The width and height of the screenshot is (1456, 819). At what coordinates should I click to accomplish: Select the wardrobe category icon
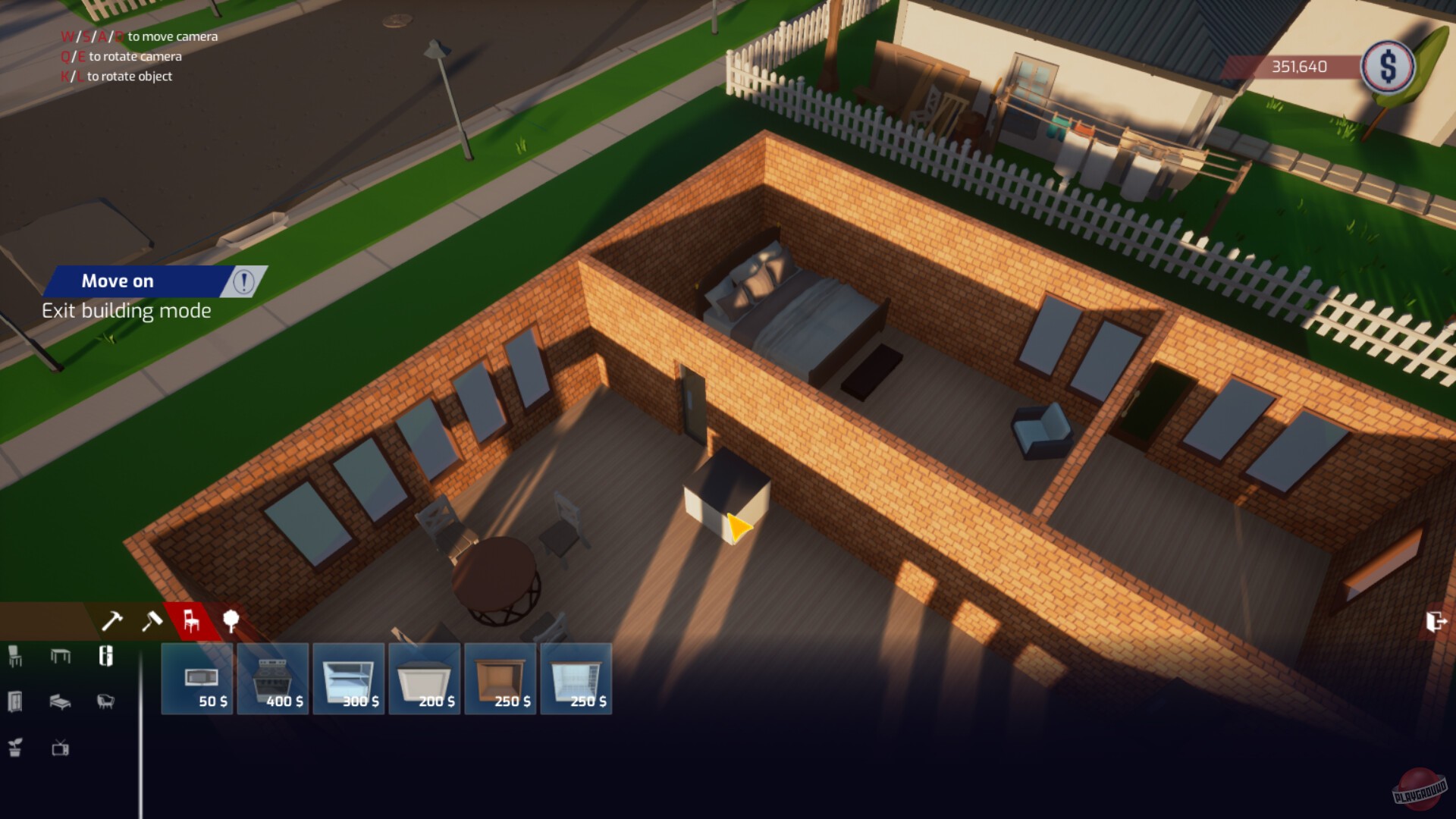[x=14, y=703]
